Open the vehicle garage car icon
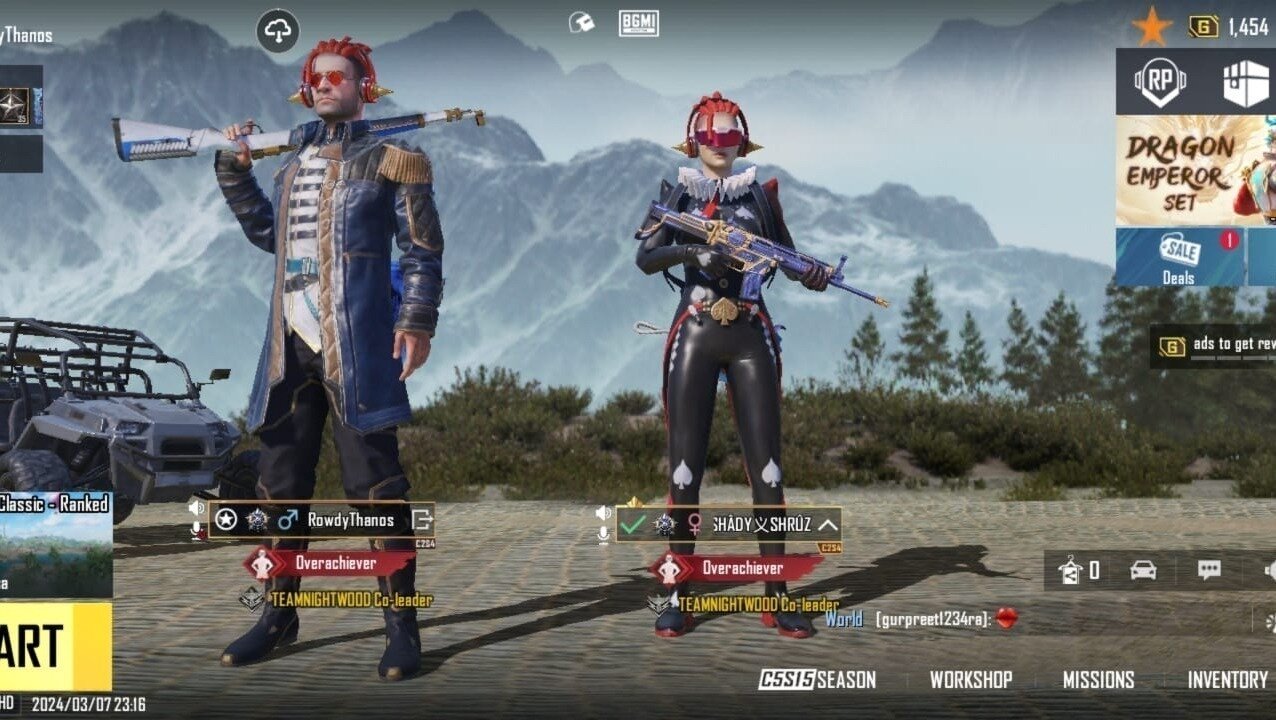The image size is (1276, 720). click(x=1143, y=570)
